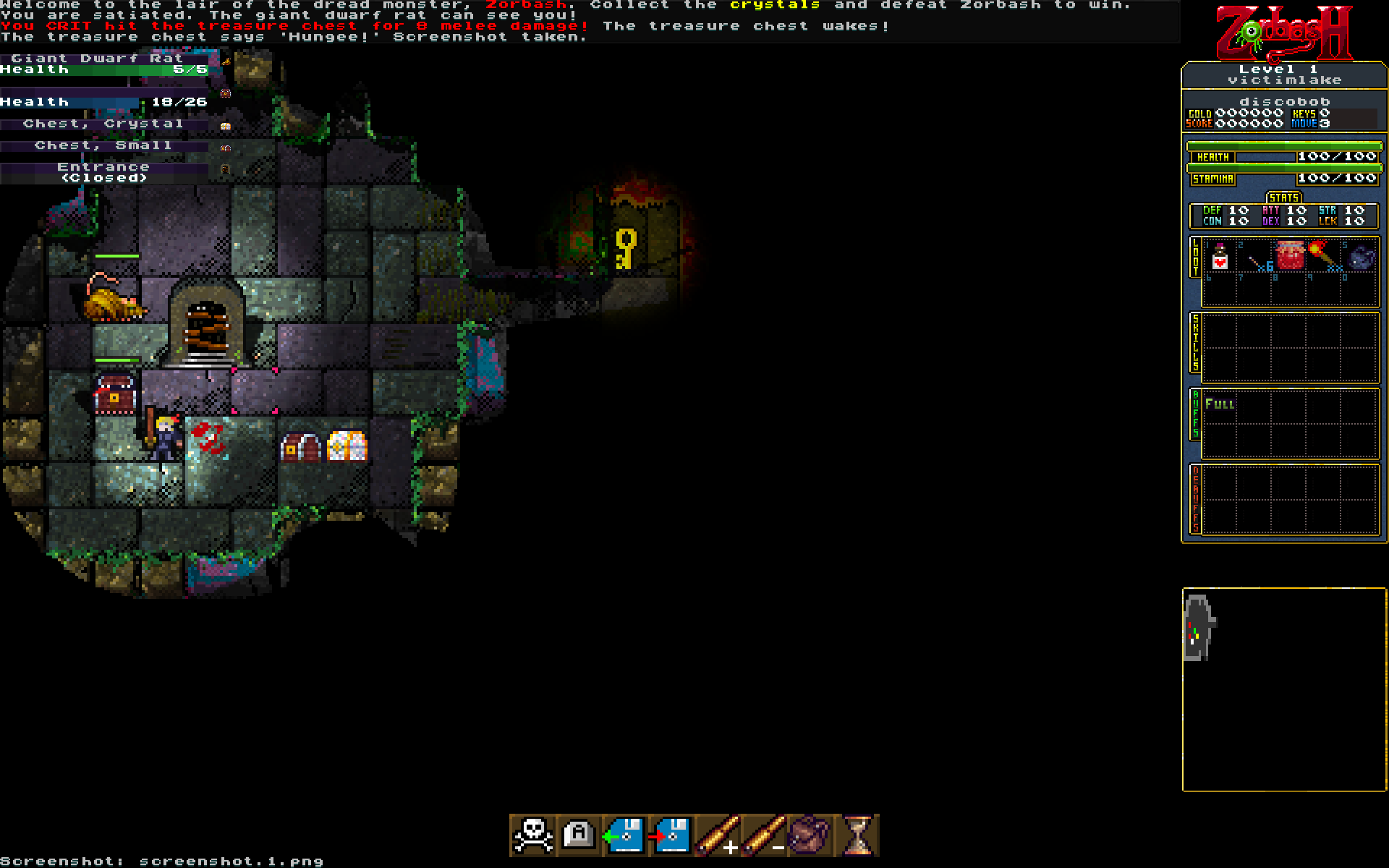Click the telescope minus zoom-out button

(764, 835)
